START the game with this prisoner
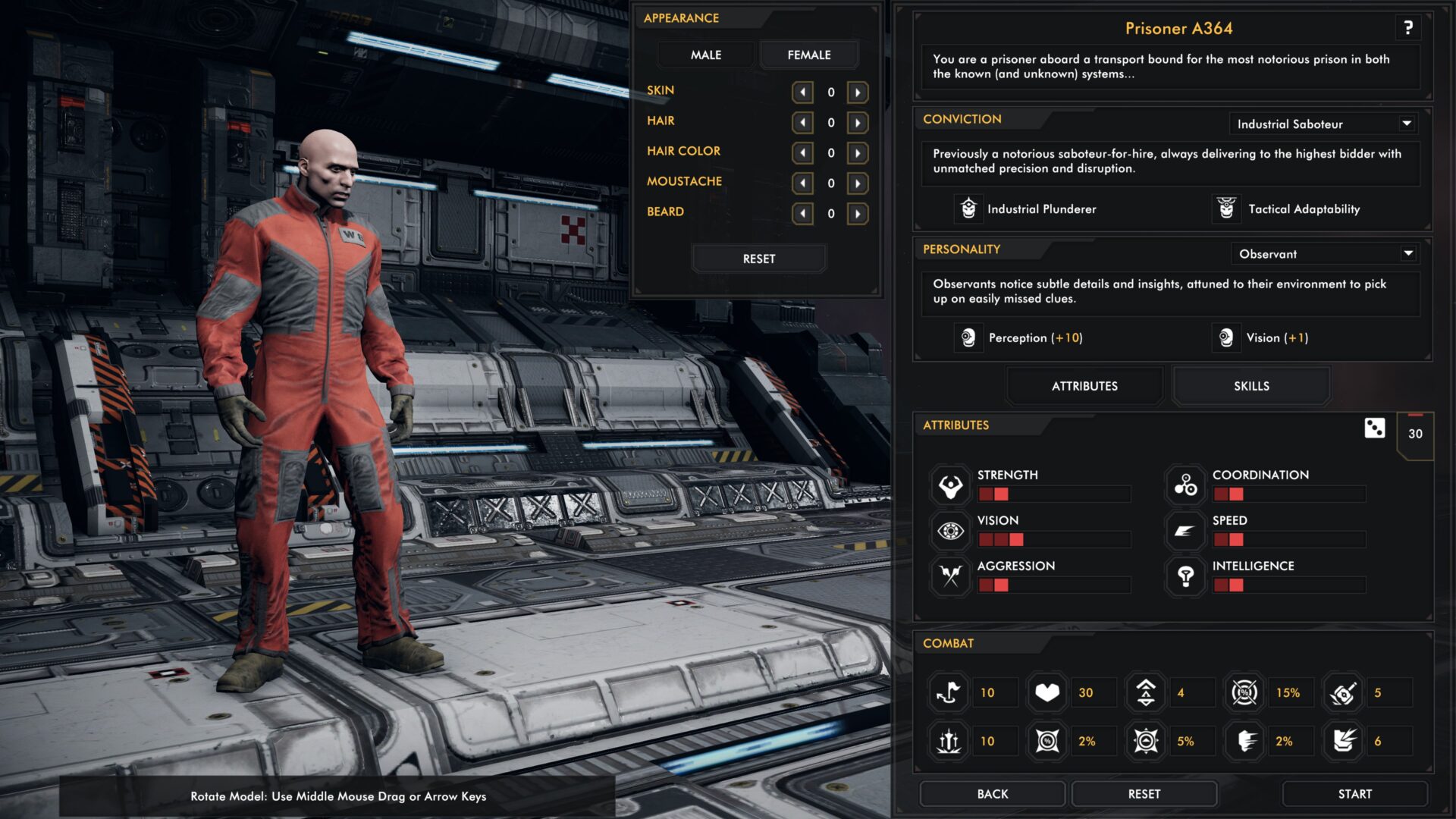Screen dimensions: 1456x819 pyautogui.click(x=1354, y=794)
